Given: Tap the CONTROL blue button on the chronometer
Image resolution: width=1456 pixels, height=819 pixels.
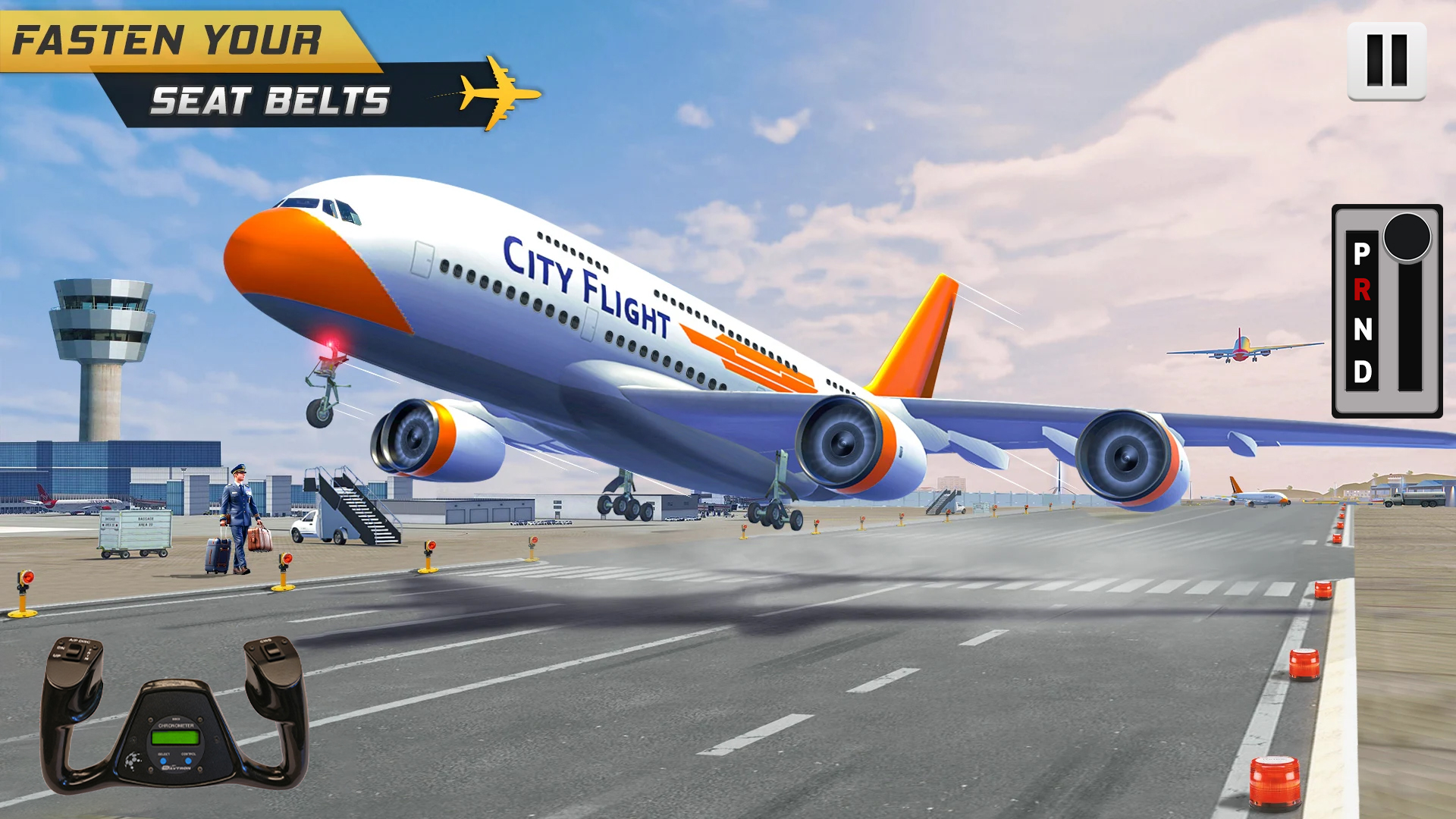Looking at the screenshot, I should (x=187, y=761).
